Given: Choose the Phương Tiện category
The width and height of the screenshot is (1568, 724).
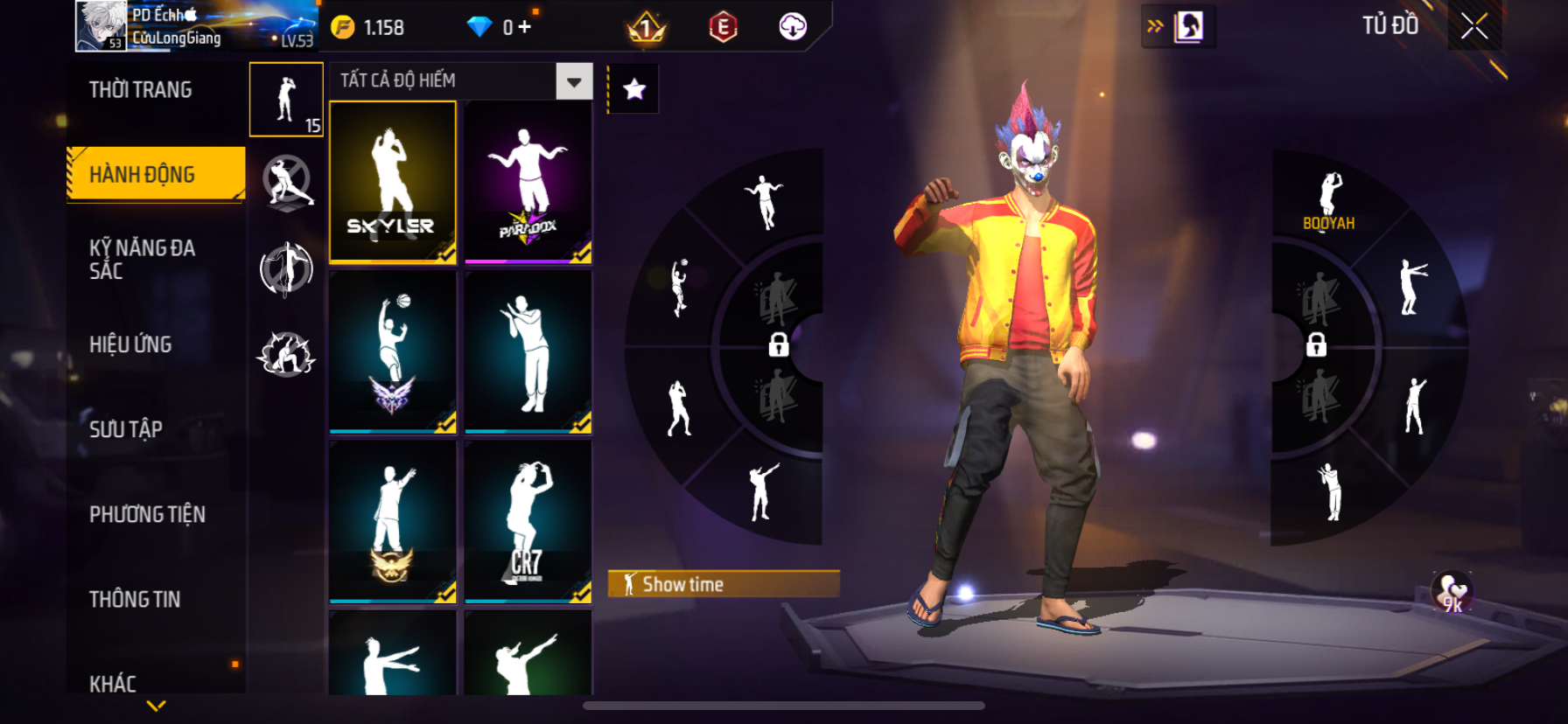Looking at the screenshot, I should tap(147, 514).
